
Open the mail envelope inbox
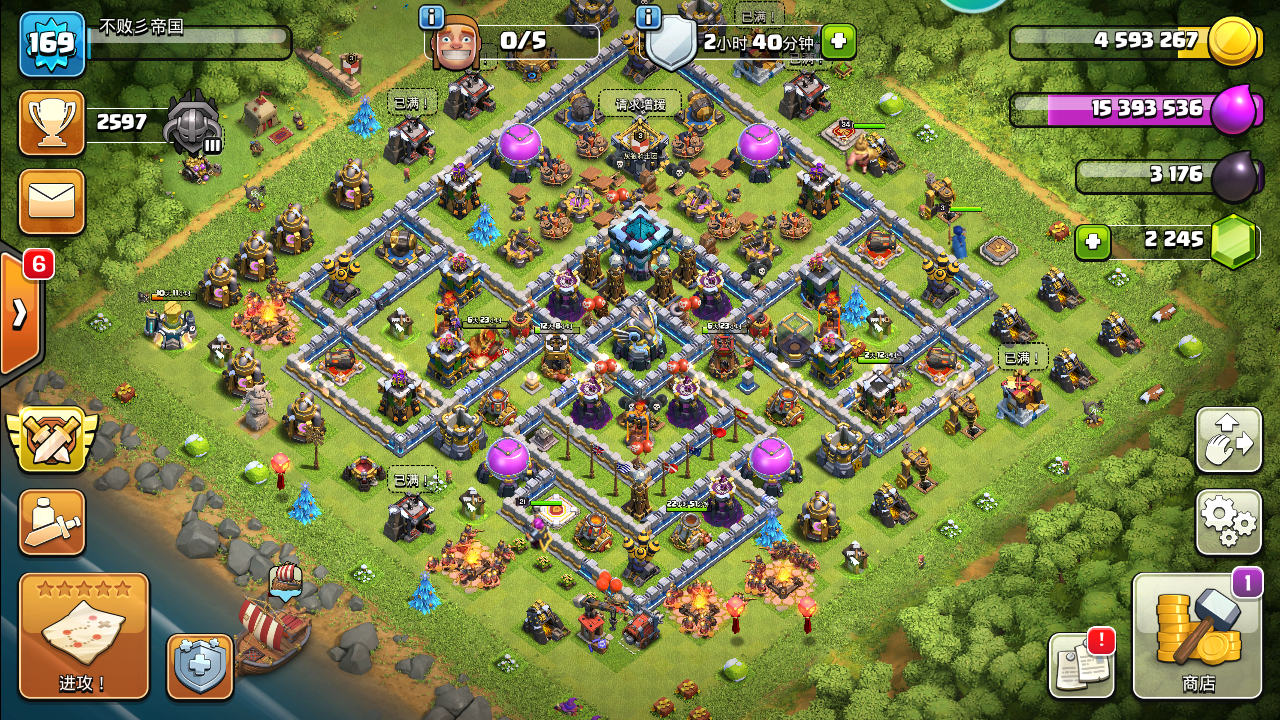coord(52,201)
